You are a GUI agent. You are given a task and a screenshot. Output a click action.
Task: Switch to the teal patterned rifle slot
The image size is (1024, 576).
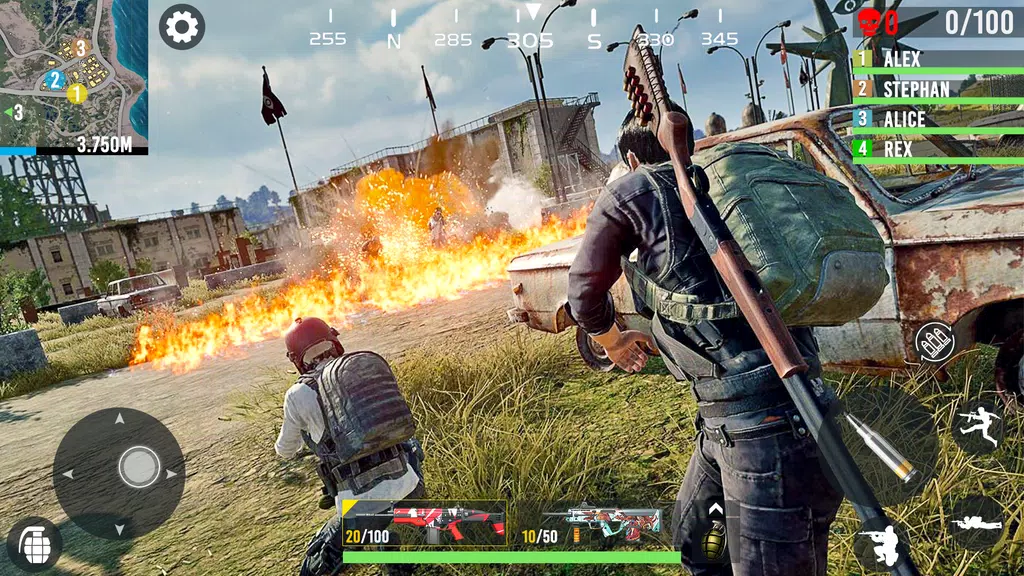598,524
